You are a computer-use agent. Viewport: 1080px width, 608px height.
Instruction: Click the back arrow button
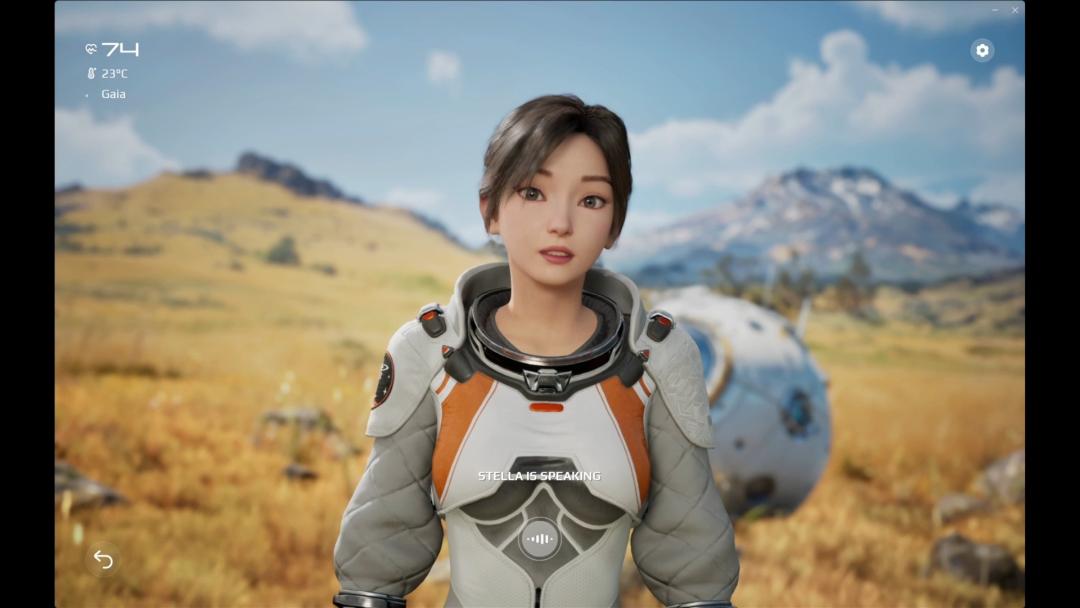(103, 559)
